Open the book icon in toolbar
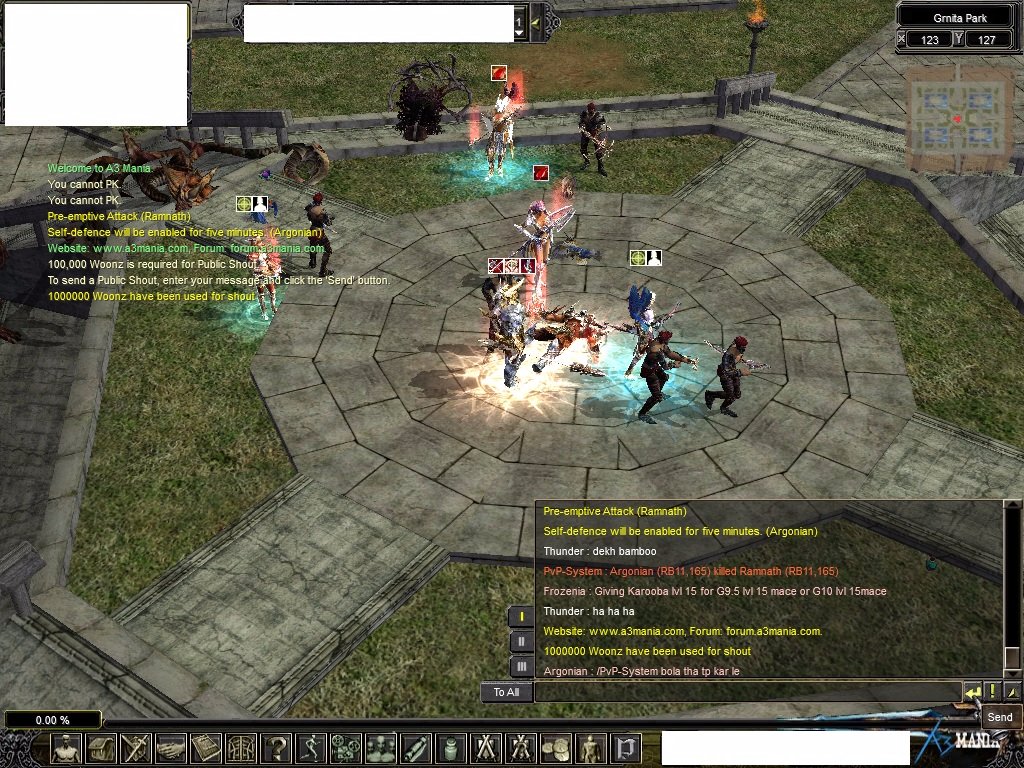 coord(206,748)
